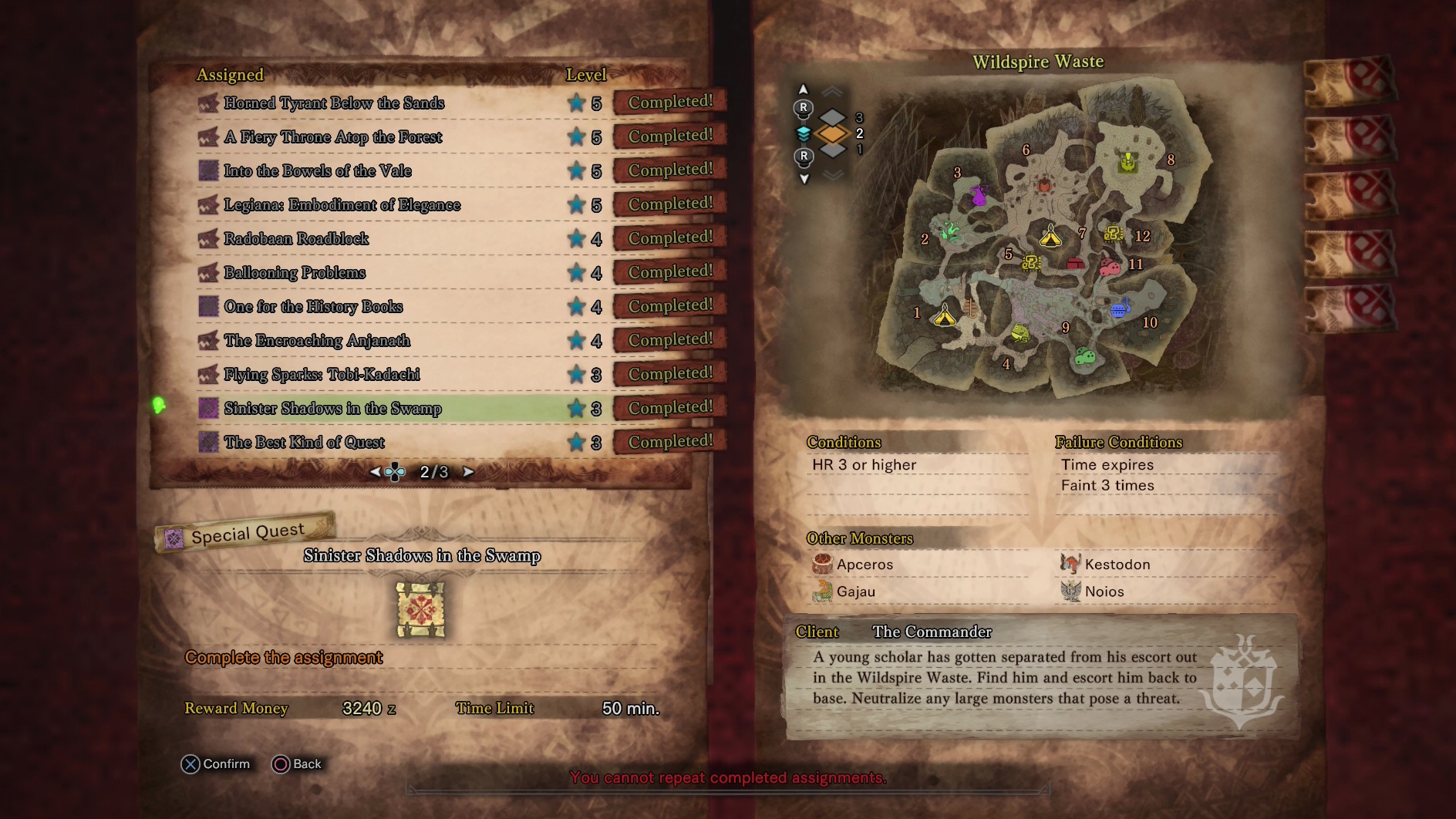1456x819 pixels.
Task: Choose A Fiery Throne Atop the Forest
Action: click(333, 137)
